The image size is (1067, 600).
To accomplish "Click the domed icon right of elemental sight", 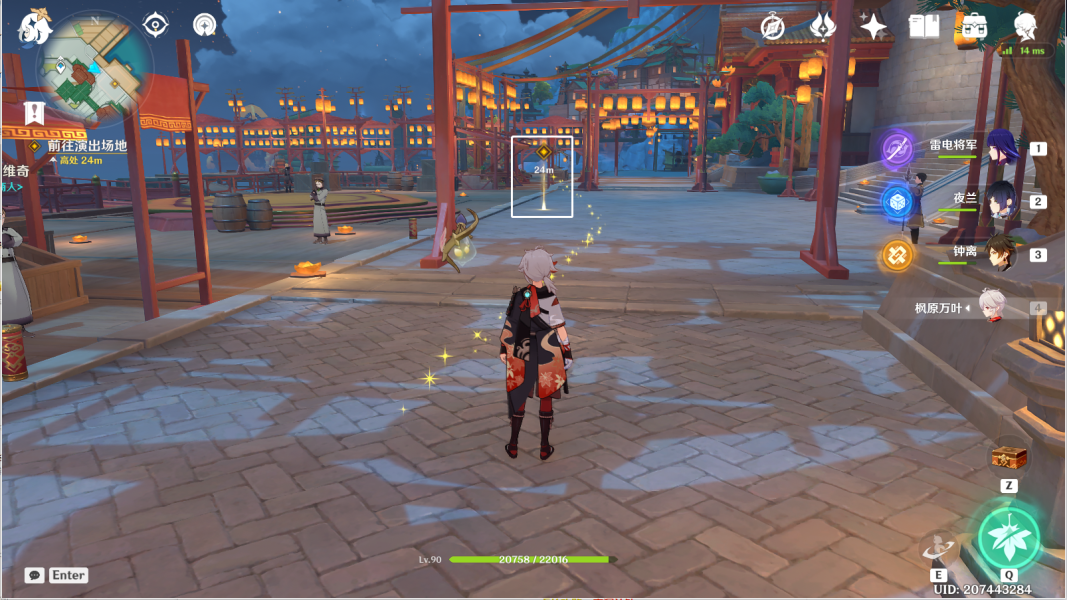I will (205, 24).
